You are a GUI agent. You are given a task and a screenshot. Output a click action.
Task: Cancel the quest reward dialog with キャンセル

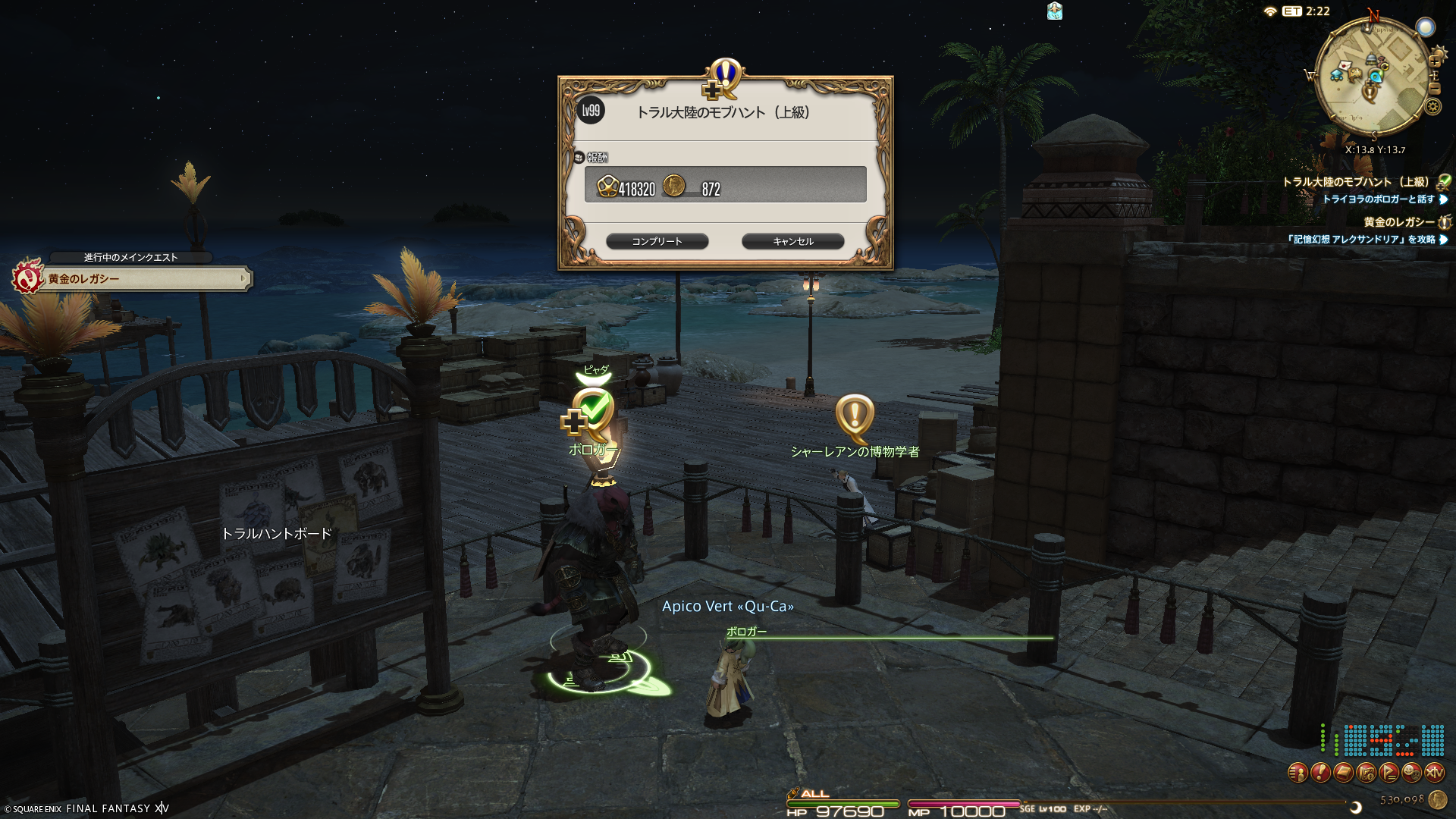[792, 241]
